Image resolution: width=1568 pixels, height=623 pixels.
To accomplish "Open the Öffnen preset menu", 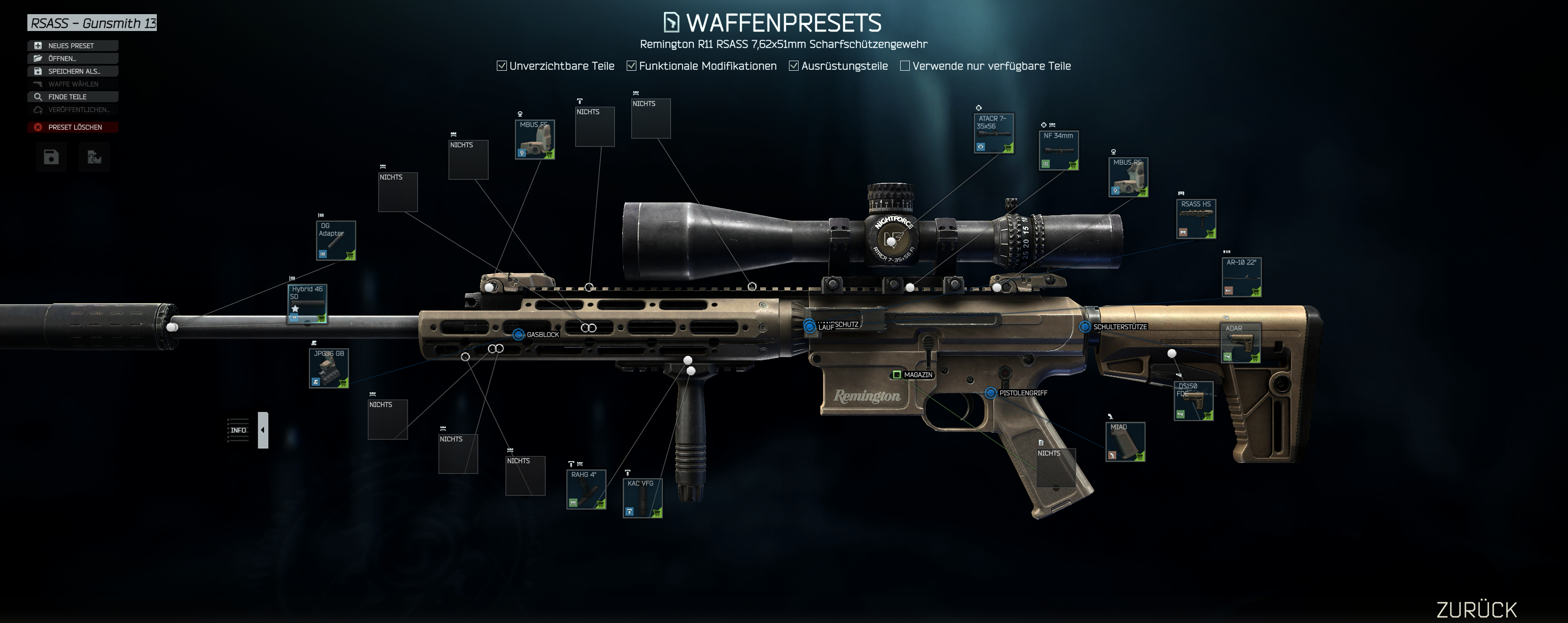I will pos(72,58).
